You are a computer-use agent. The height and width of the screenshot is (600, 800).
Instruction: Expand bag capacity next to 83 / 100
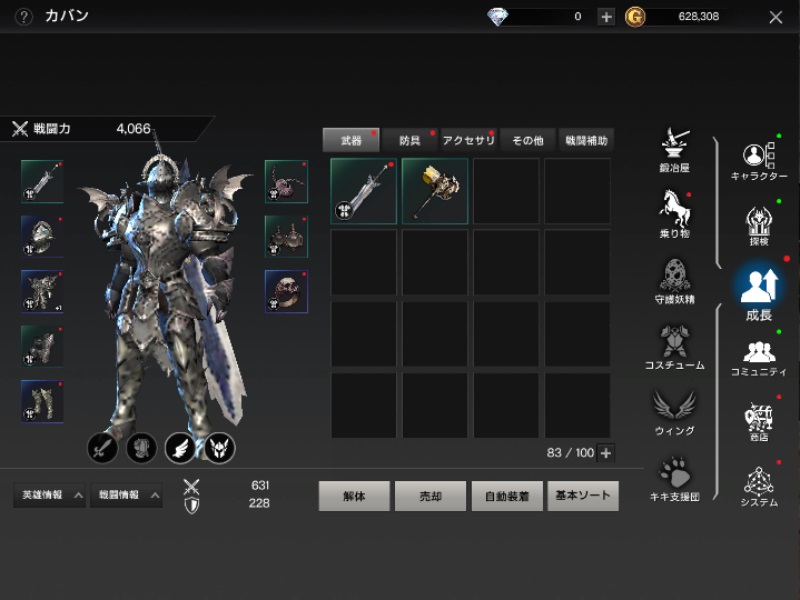point(605,453)
